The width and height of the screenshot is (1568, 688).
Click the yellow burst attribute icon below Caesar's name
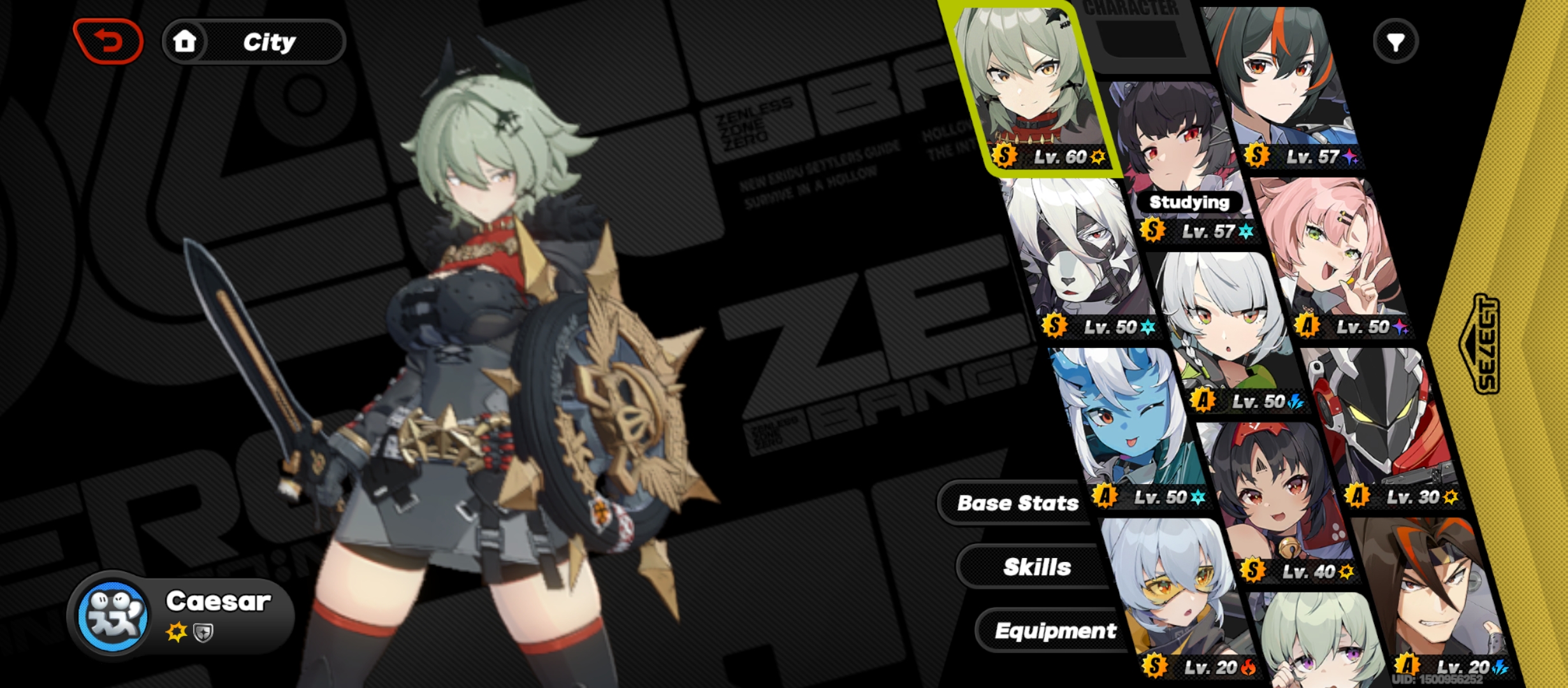coord(177,634)
